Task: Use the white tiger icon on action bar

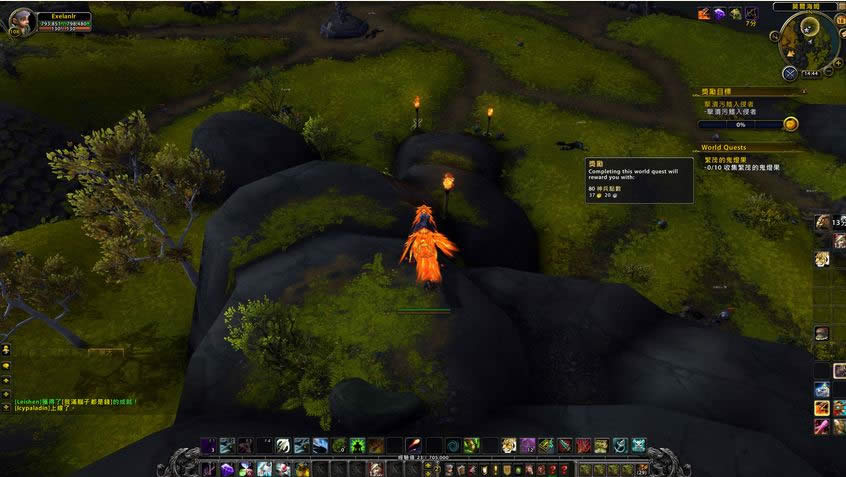Action: (x=509, y=445)
